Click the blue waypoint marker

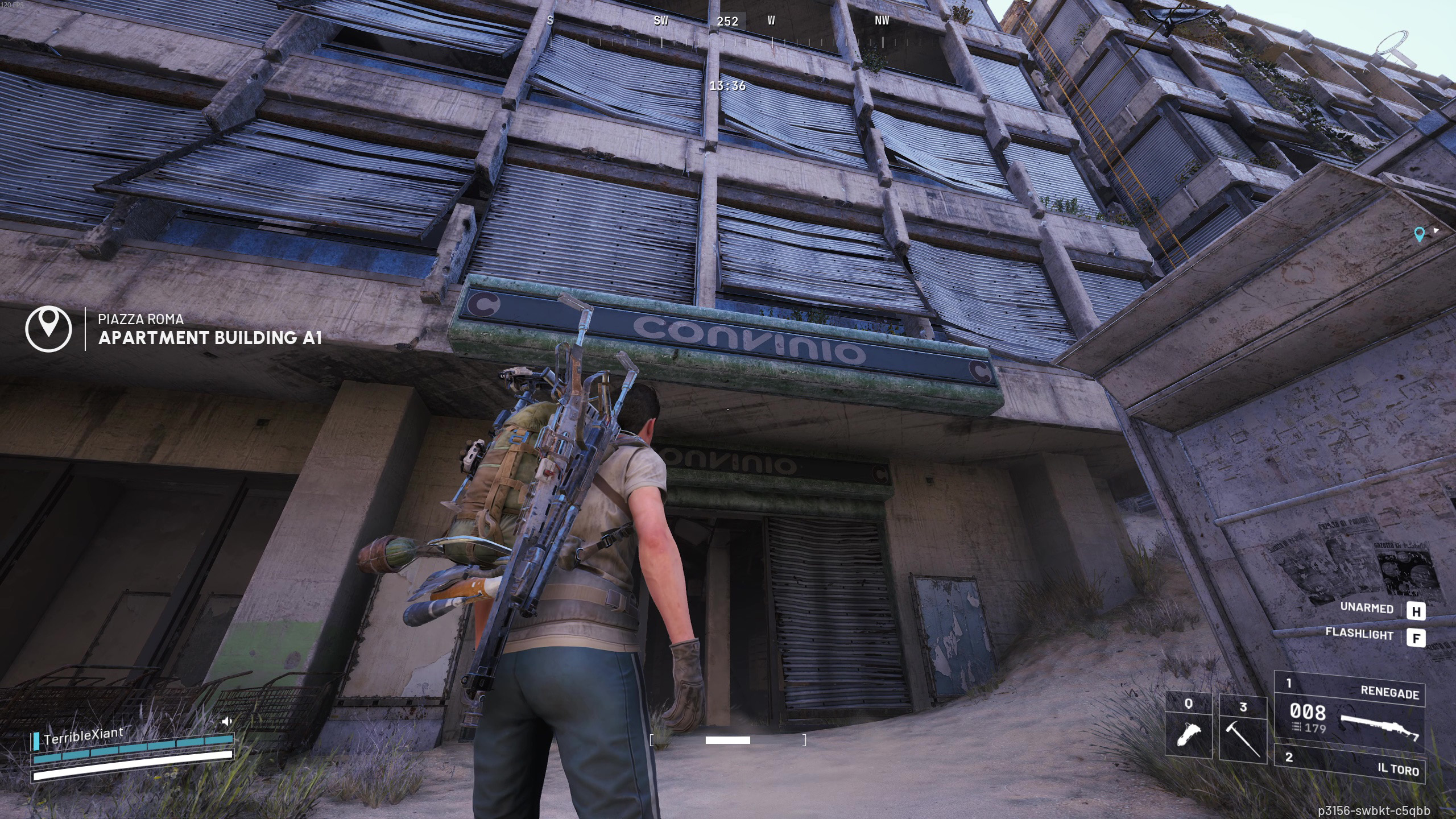[x=1419, y=234]
